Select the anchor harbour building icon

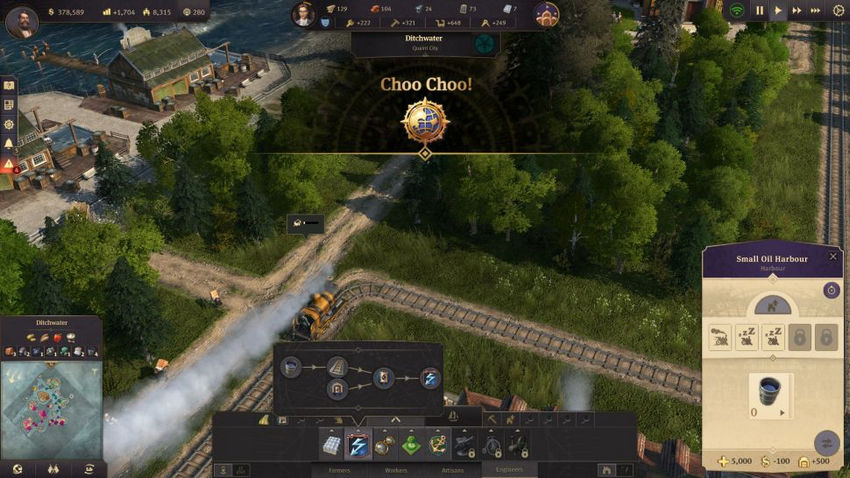click(x=437, y=445)
